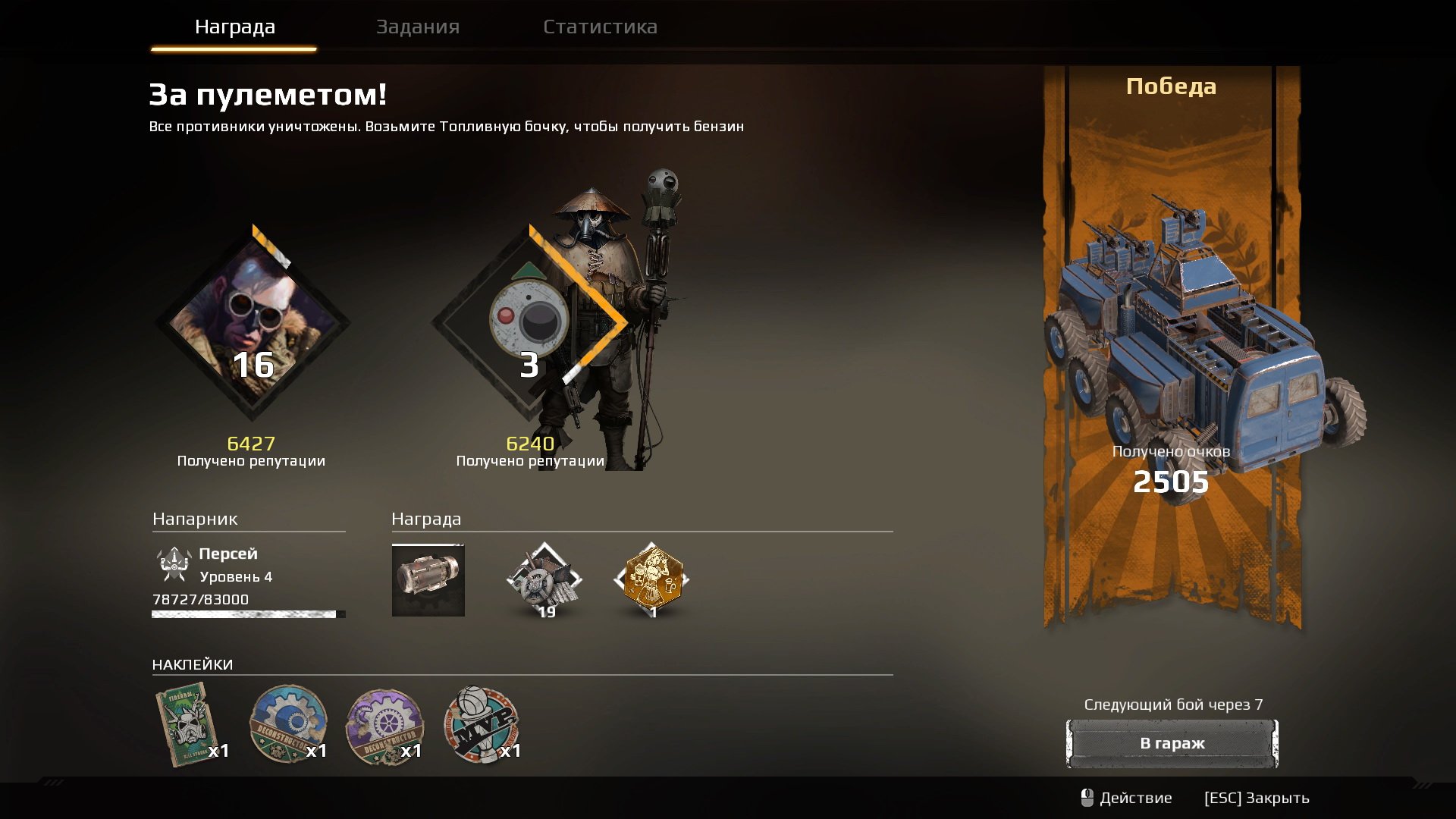The image size is (1456, 819).
Task: Switch to the Награда tab
Action: point(234,27)
